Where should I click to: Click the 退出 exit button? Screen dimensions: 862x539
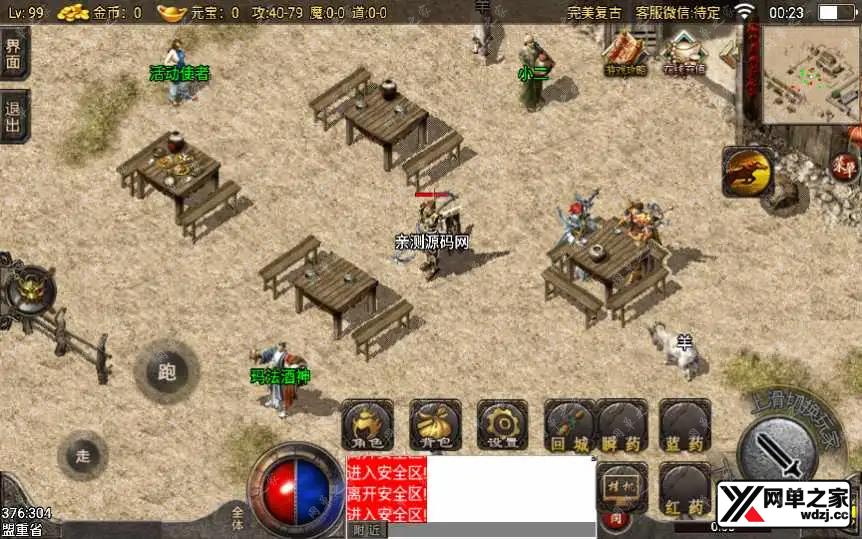pyautogui.click(x=13, y=115)
